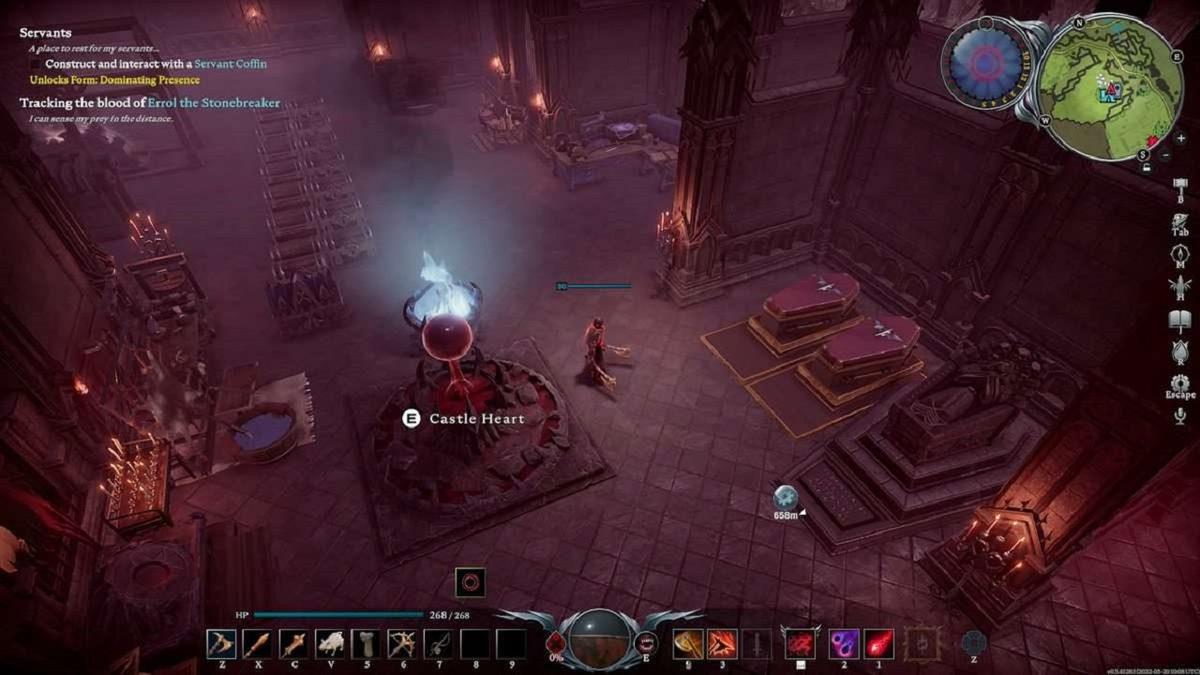Screen dimensions: 1200x675
Task: Use the fanged bite ability icon
Action: pos(645,642)
